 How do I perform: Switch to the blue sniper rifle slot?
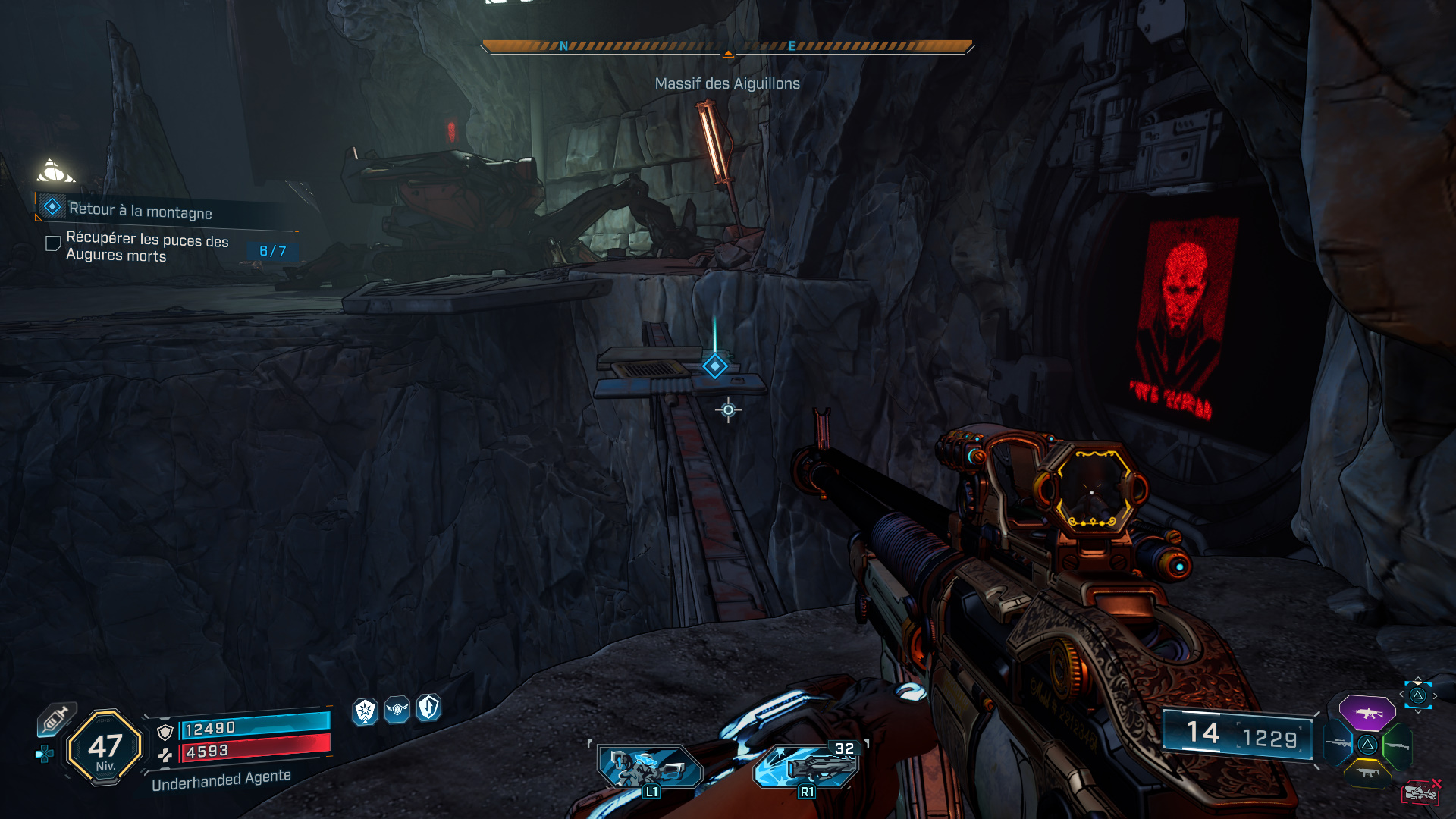click(1339, 743)
